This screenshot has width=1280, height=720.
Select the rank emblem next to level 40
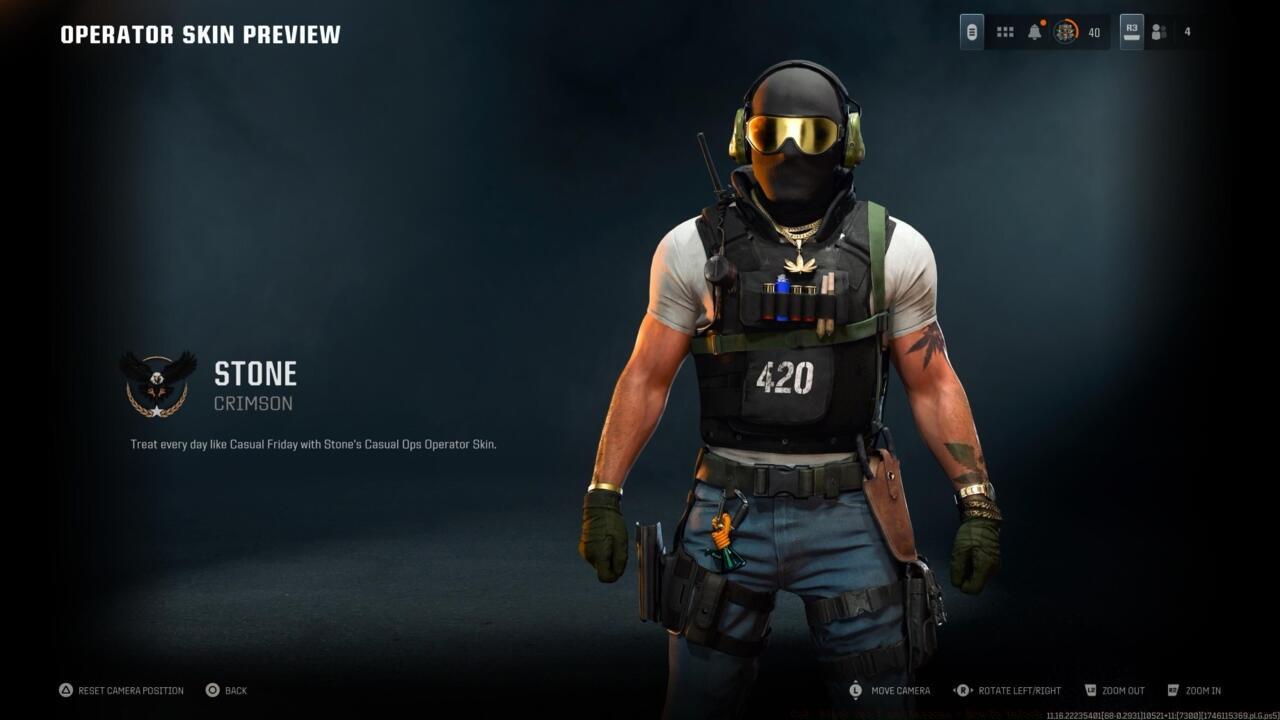point(1068,31)
